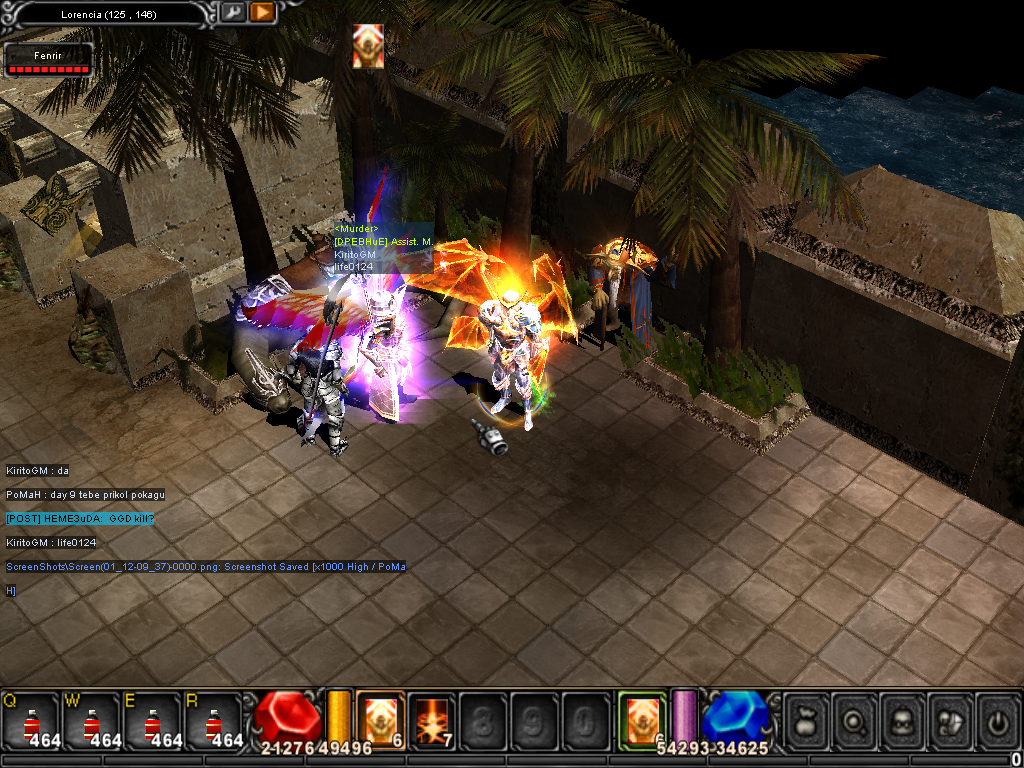This screenshot has width=1024, height=768.
Task: Click the active buff icon at top
Action: click(367, 46)
